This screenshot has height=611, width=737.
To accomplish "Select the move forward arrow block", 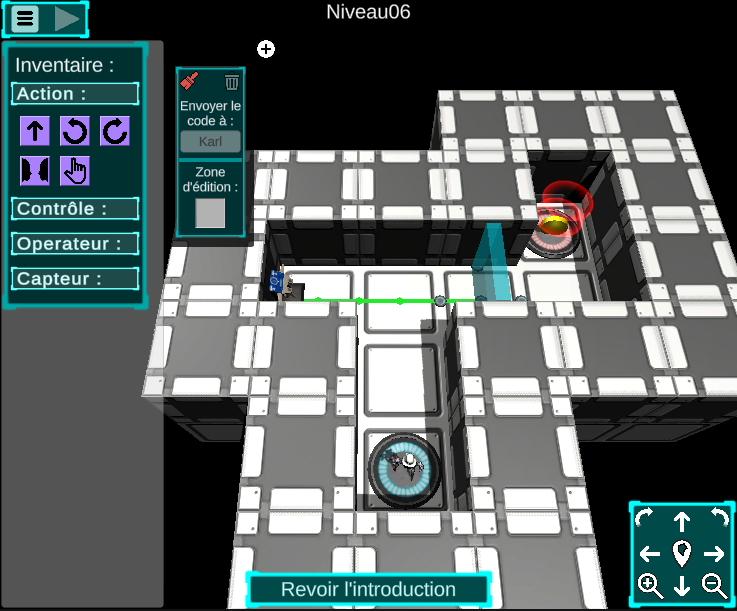I will 35,131.
